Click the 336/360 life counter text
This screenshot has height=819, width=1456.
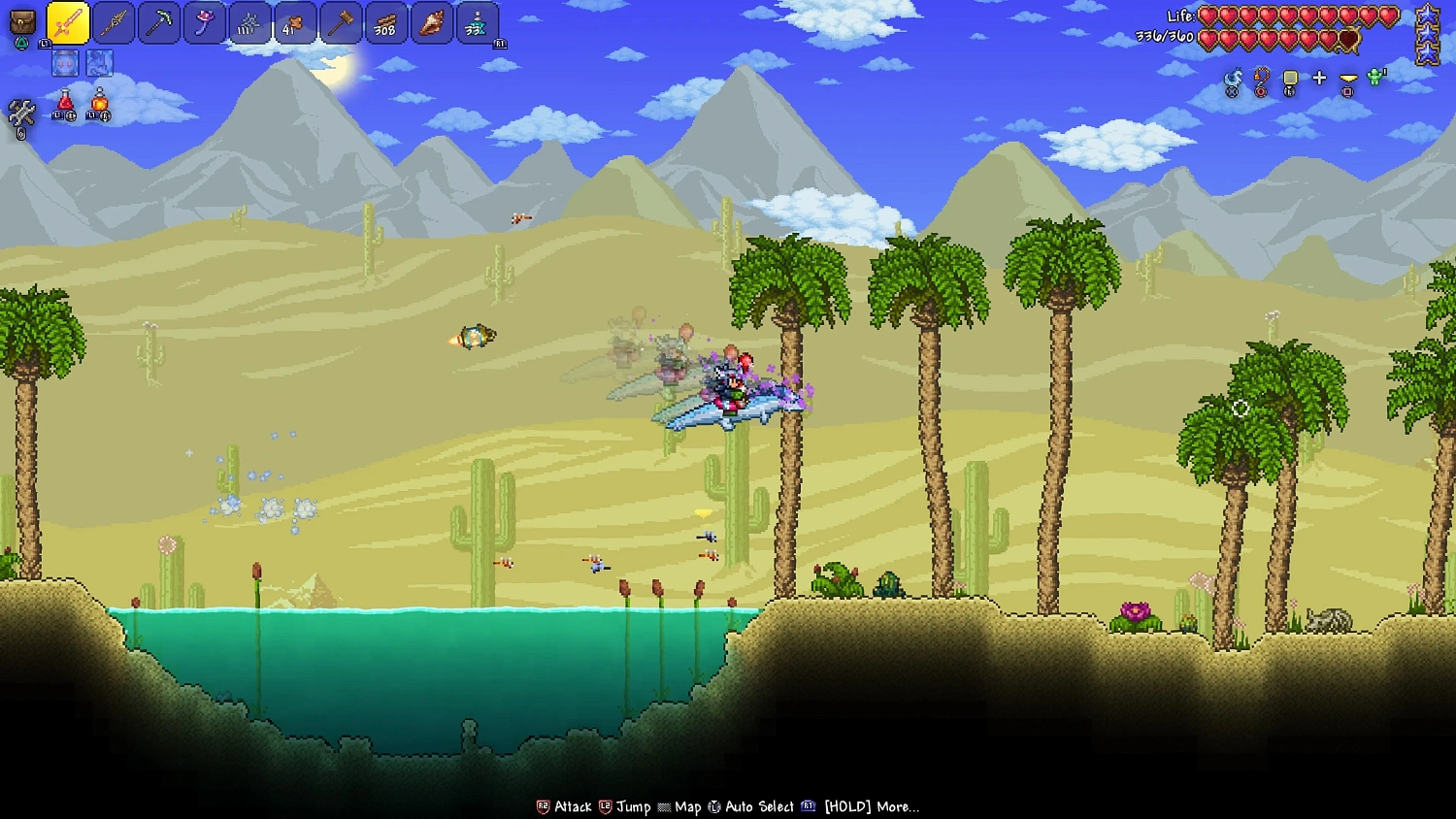[x=1162, y=37]
